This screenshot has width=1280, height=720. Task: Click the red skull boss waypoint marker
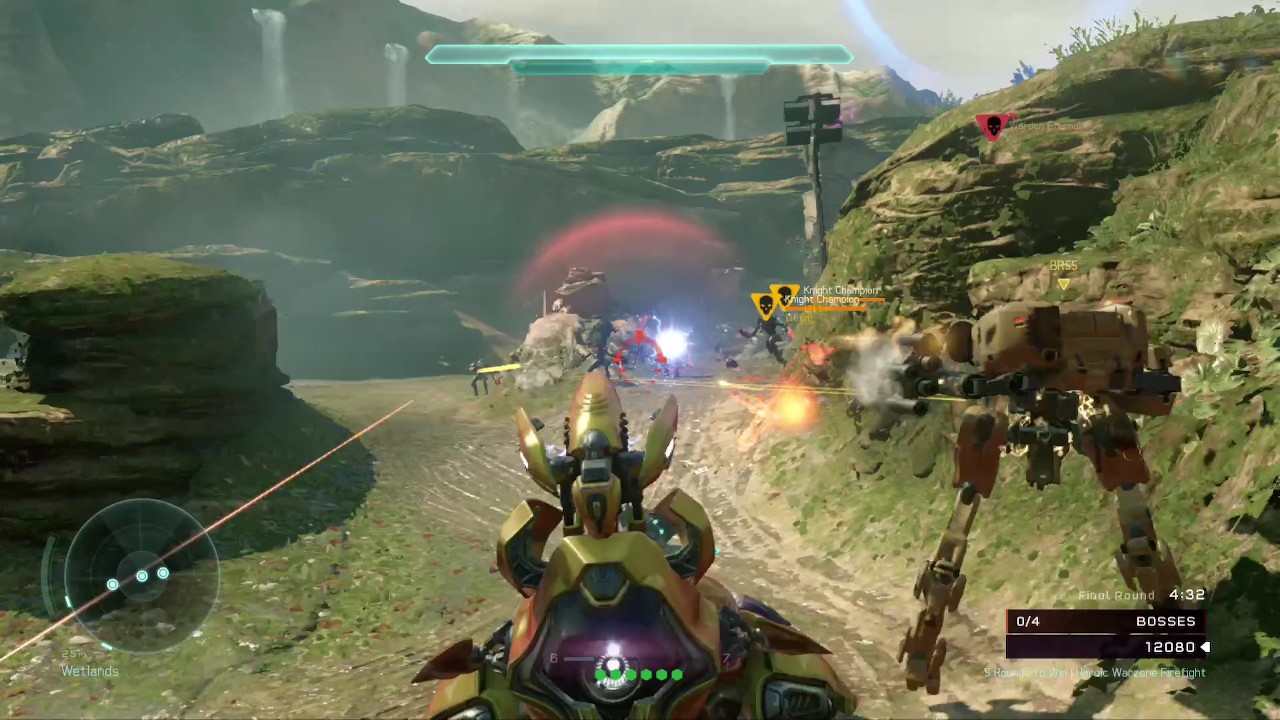pos(992,126)
